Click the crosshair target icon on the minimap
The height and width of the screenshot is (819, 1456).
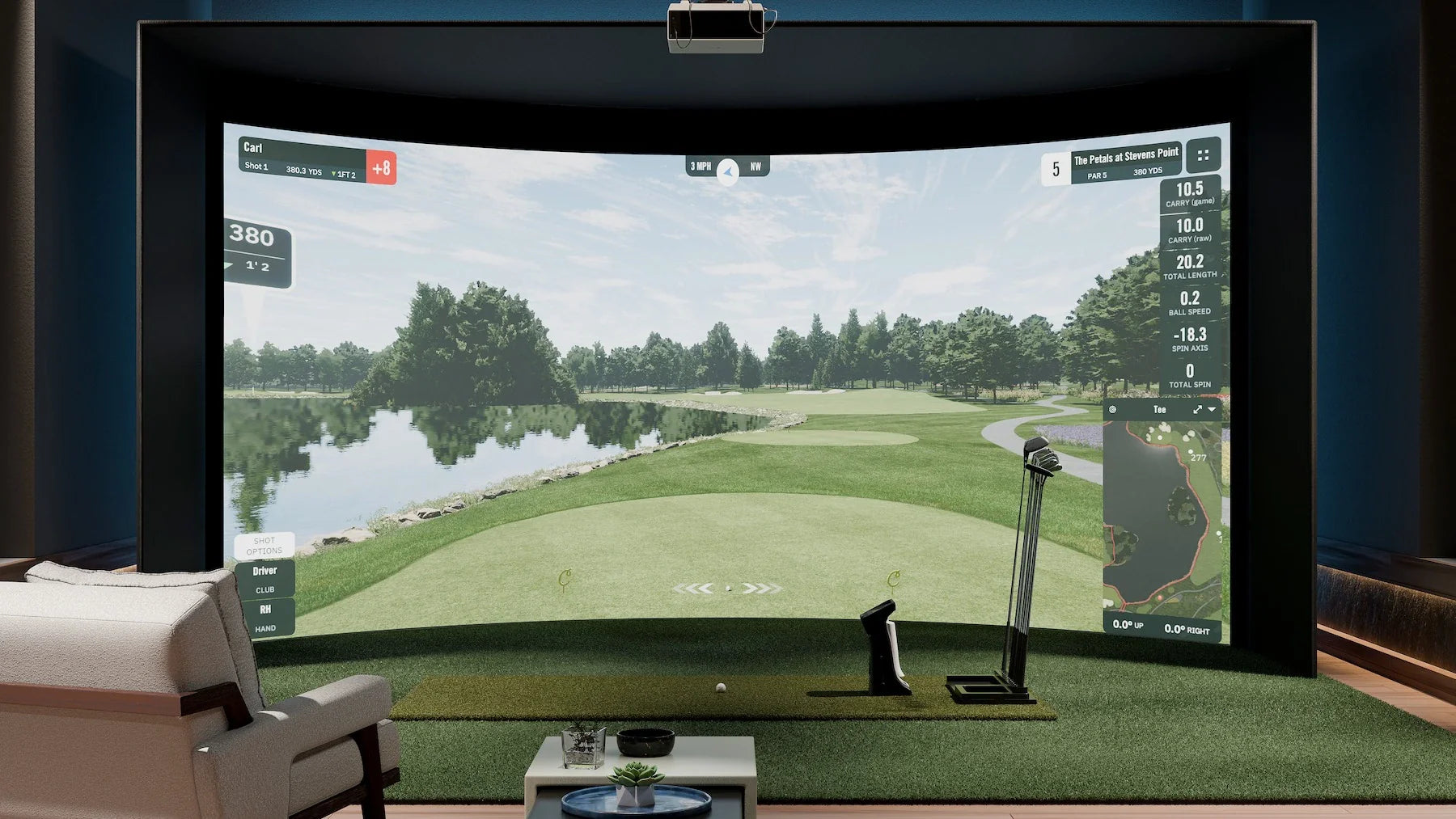click(x=1113, y=409)
